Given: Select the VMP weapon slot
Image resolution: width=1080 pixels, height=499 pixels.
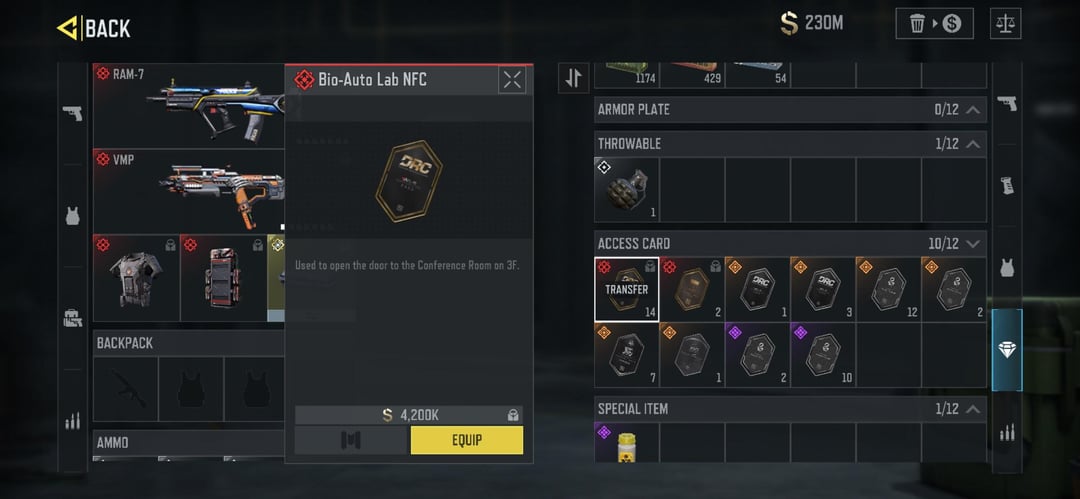Looking at the screenshot, I should coord(188,191).
